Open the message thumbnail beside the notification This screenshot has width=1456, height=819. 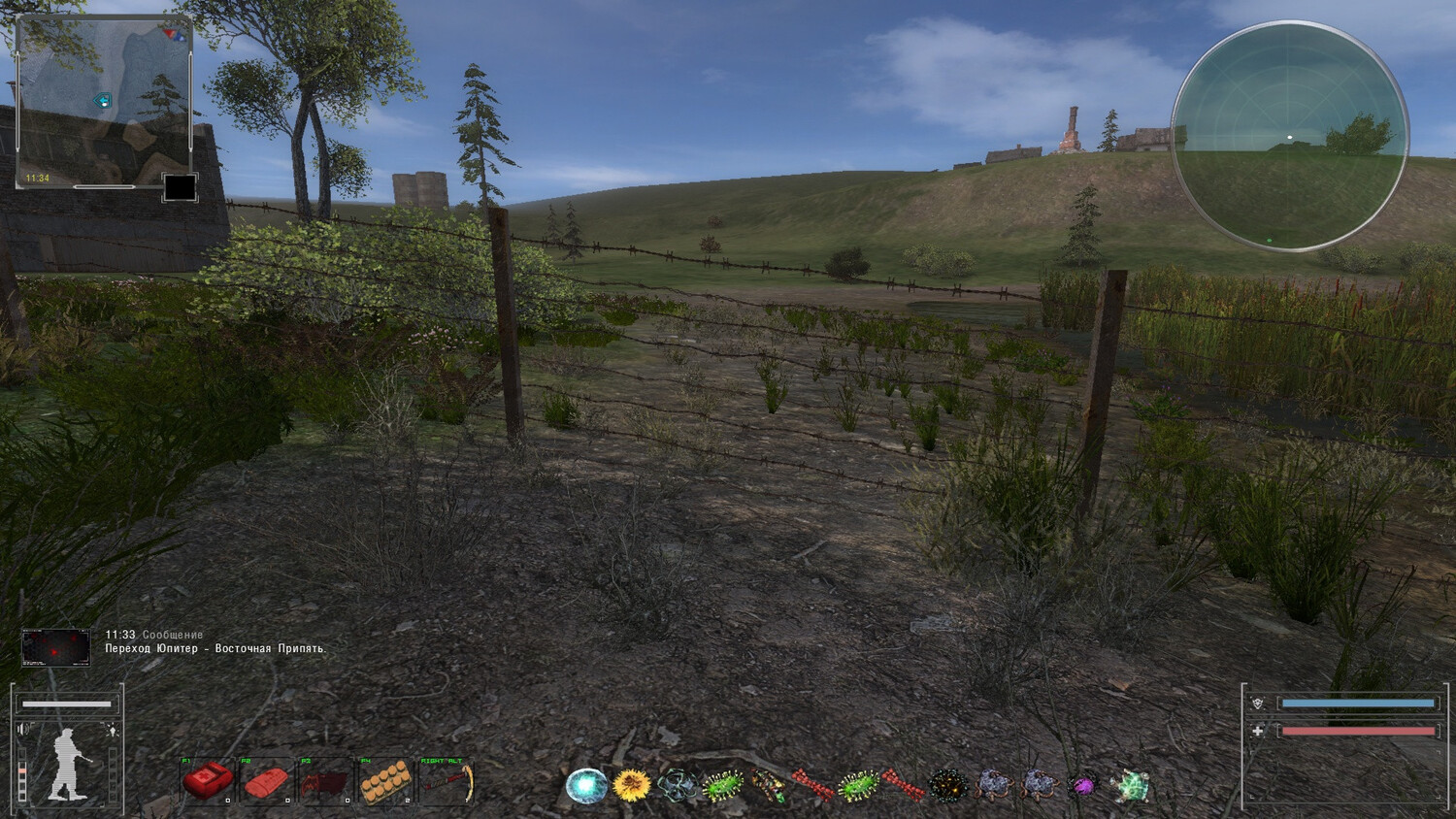coord(56,647)
